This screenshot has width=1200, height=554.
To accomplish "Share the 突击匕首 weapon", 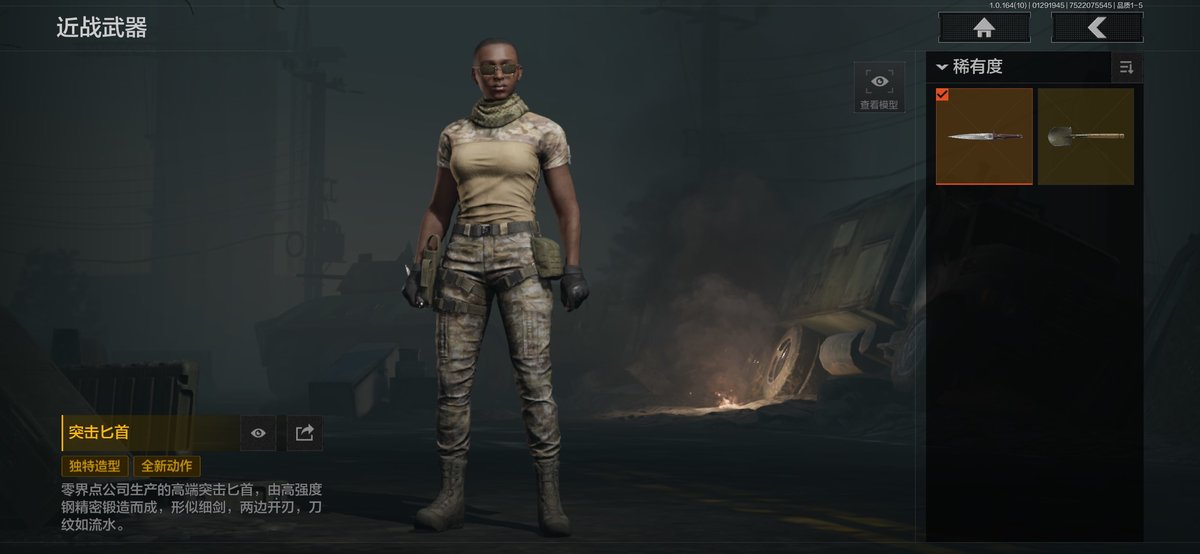I will tap(305, 433).
